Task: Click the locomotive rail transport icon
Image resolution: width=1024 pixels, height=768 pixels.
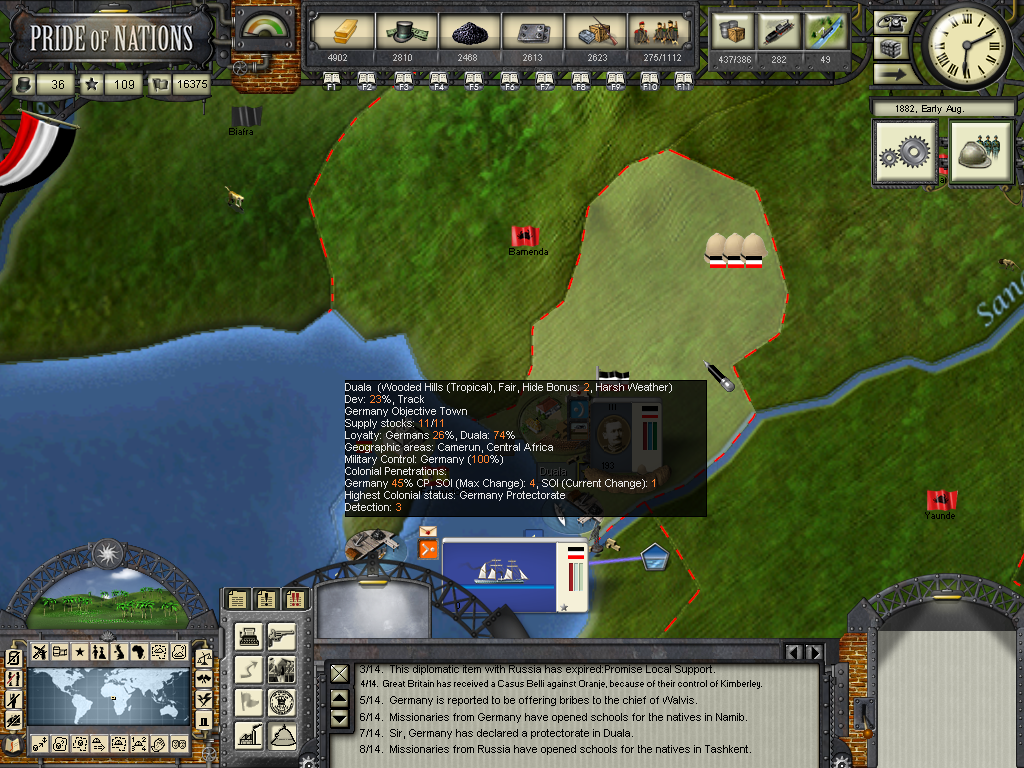Action: (x=779, y=31)
